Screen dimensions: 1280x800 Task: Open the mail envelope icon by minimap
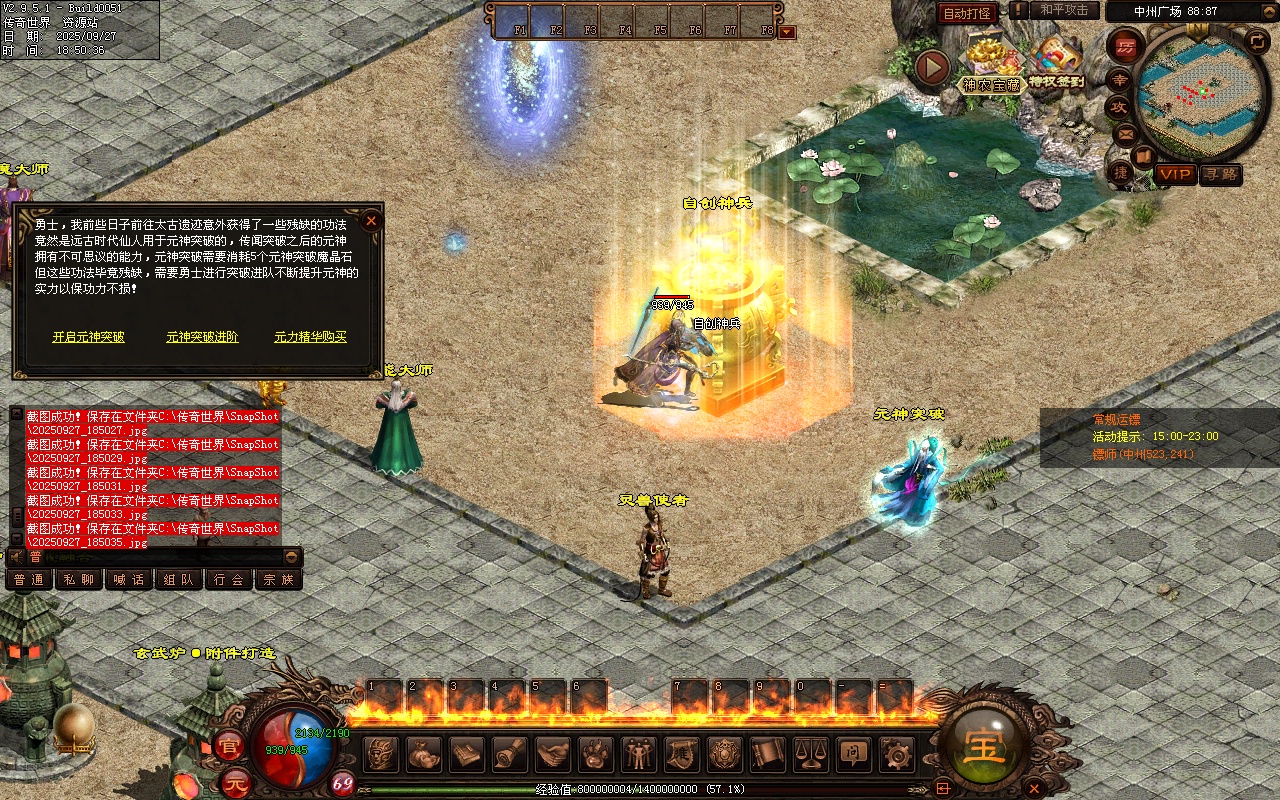pos(1126,133)
